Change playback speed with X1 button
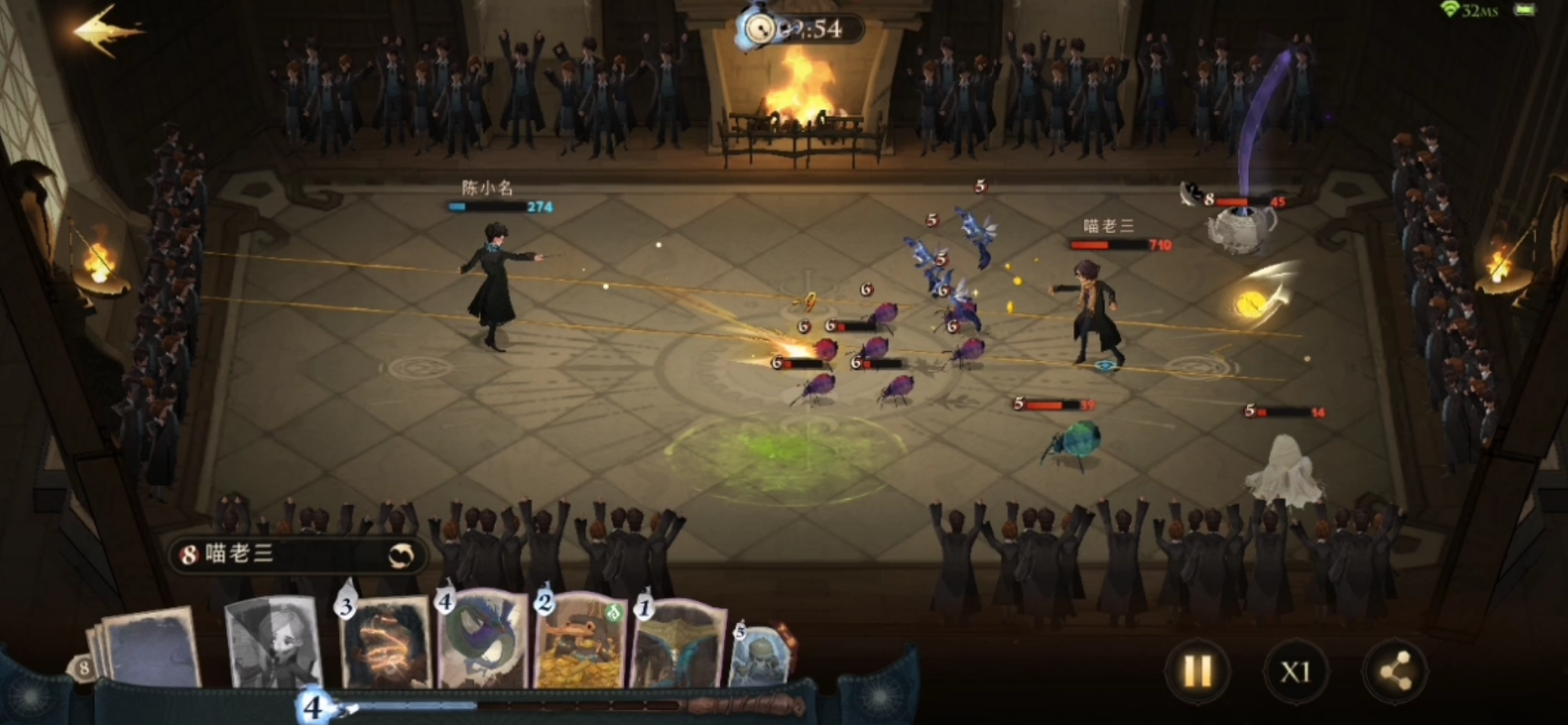The width and height of the screenshot is (1568, 725). [1295, 672]
